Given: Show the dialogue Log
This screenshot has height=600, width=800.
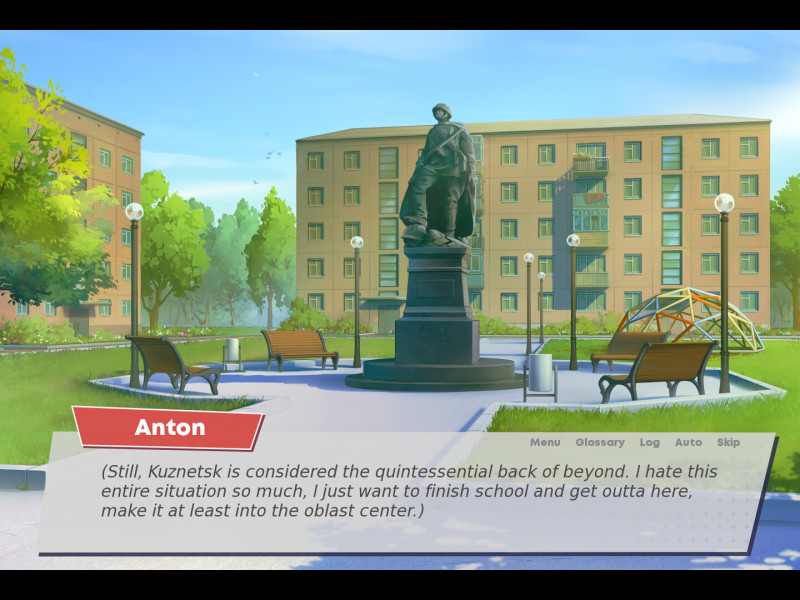Looking at the screenshot, I should tap(650, 442).
